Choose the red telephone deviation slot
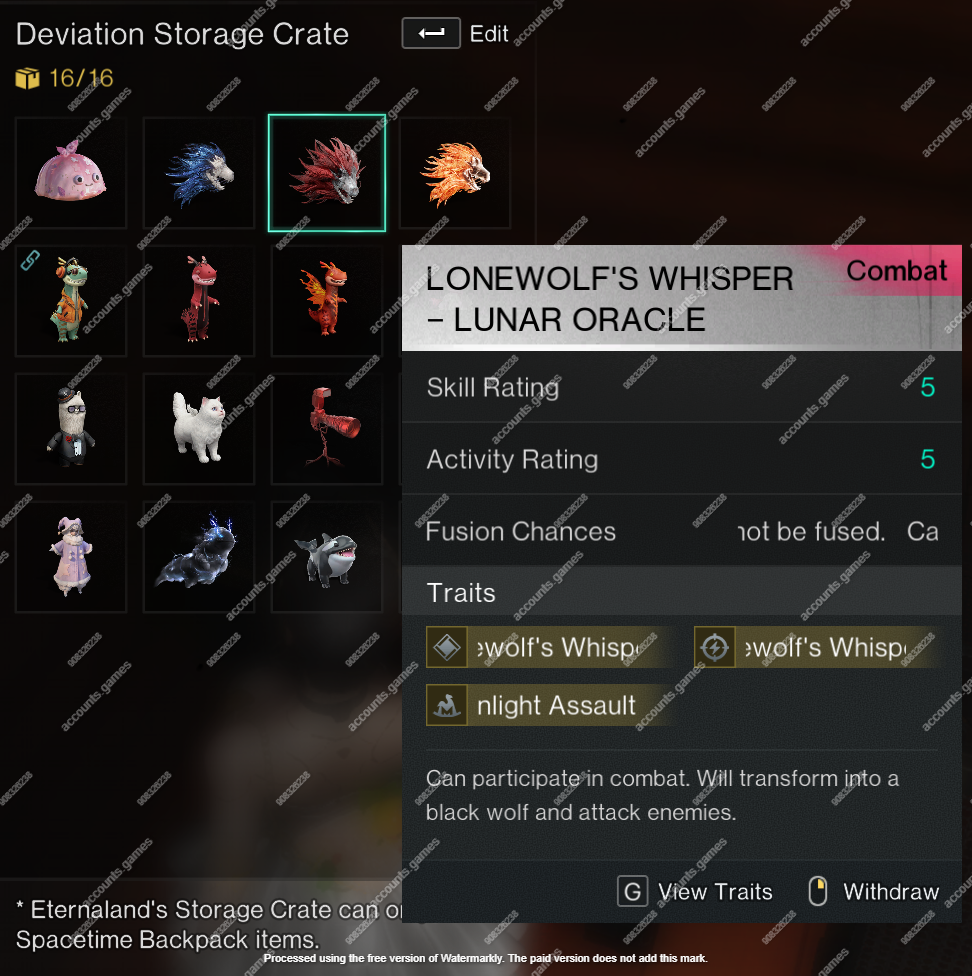 click(x=327, y=429)
